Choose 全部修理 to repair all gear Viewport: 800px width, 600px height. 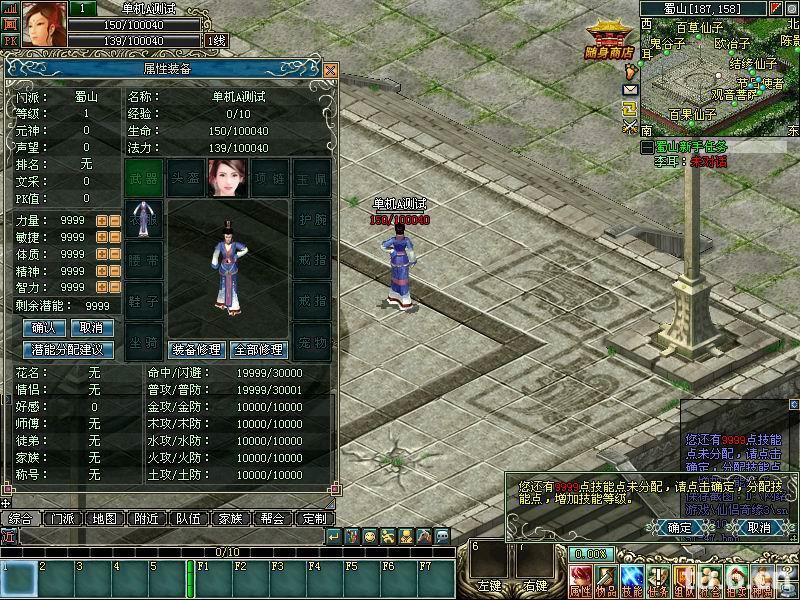coord(258,350)
